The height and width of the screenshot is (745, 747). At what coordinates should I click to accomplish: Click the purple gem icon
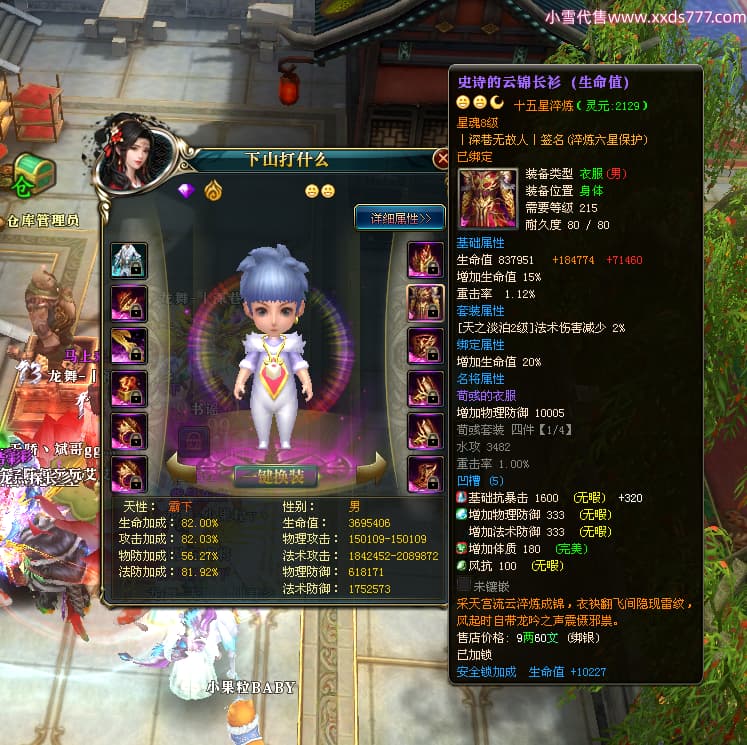pos(185,190)
